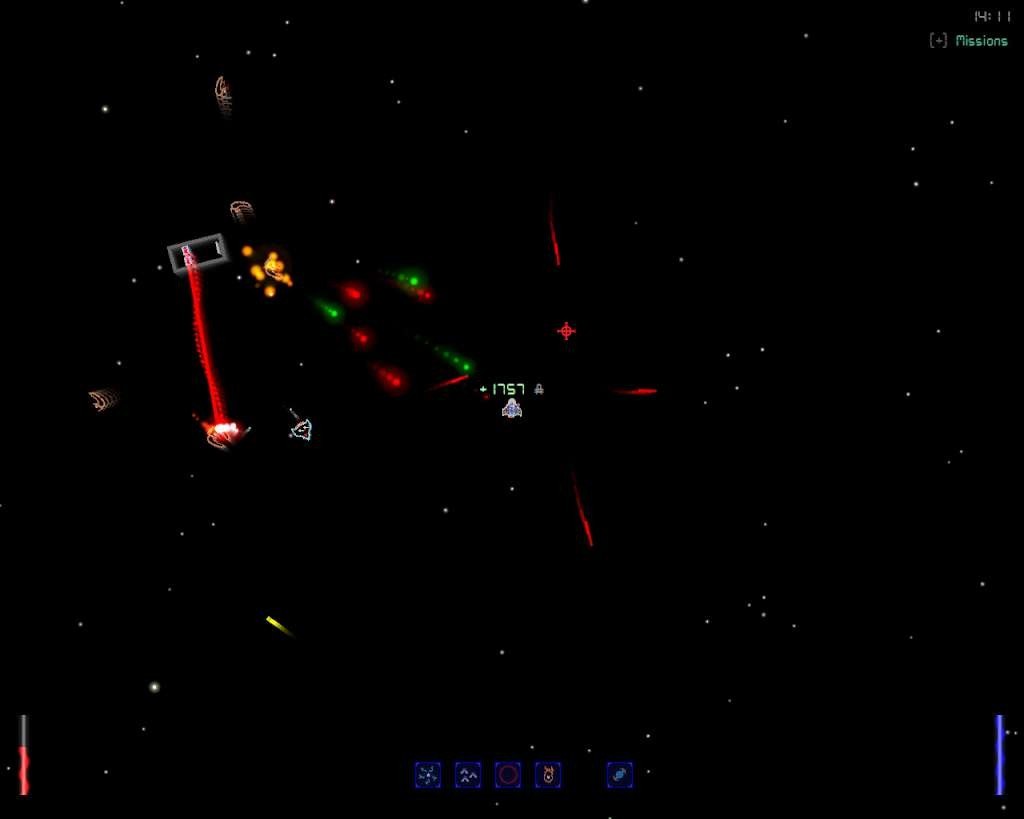
Task: Use the orange flame ability icon
Action: point(548,774)
